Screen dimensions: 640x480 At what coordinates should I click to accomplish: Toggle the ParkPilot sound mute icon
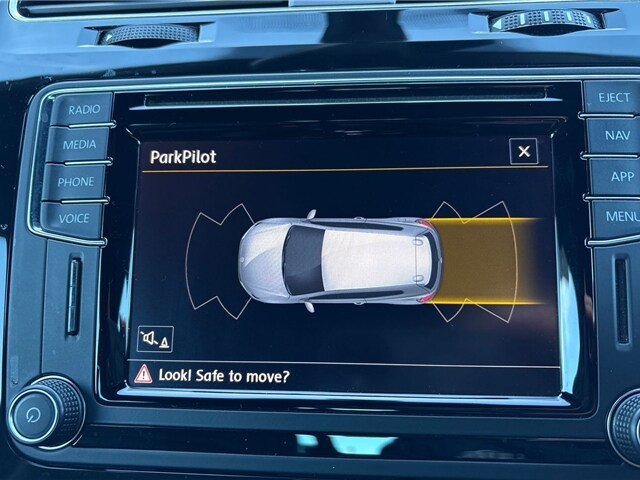[x=155, y=339]
